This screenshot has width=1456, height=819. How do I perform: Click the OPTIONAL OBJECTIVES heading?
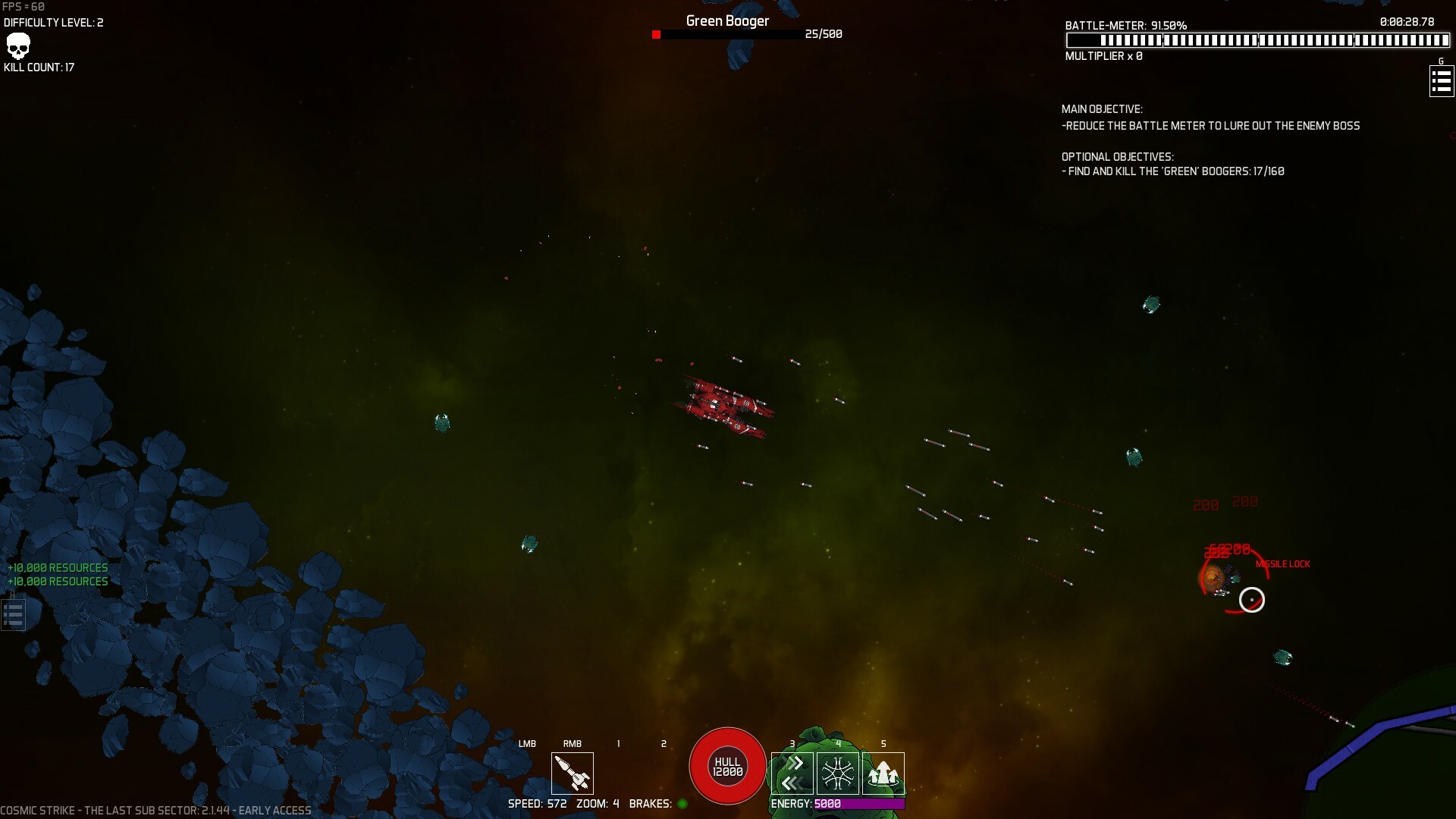pyautogui.click(x=1117, y=157)
